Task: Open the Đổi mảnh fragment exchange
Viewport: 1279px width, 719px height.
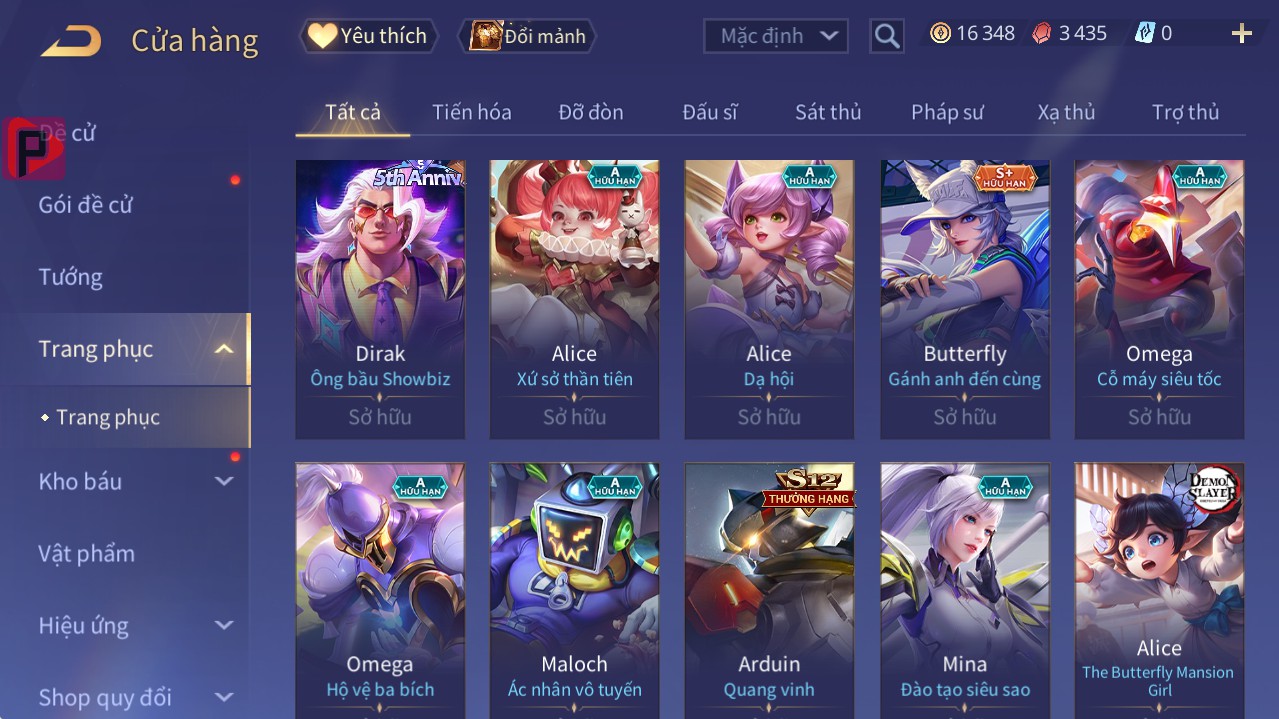Action: [528, 36]
